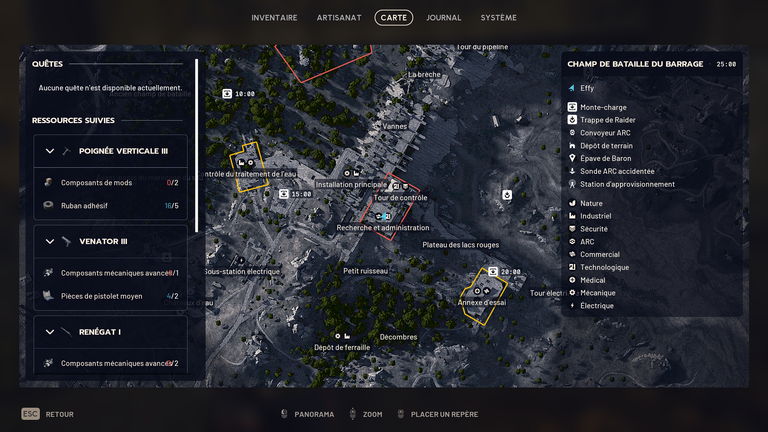Click the Annexe d'essai map location

(482, 302)
